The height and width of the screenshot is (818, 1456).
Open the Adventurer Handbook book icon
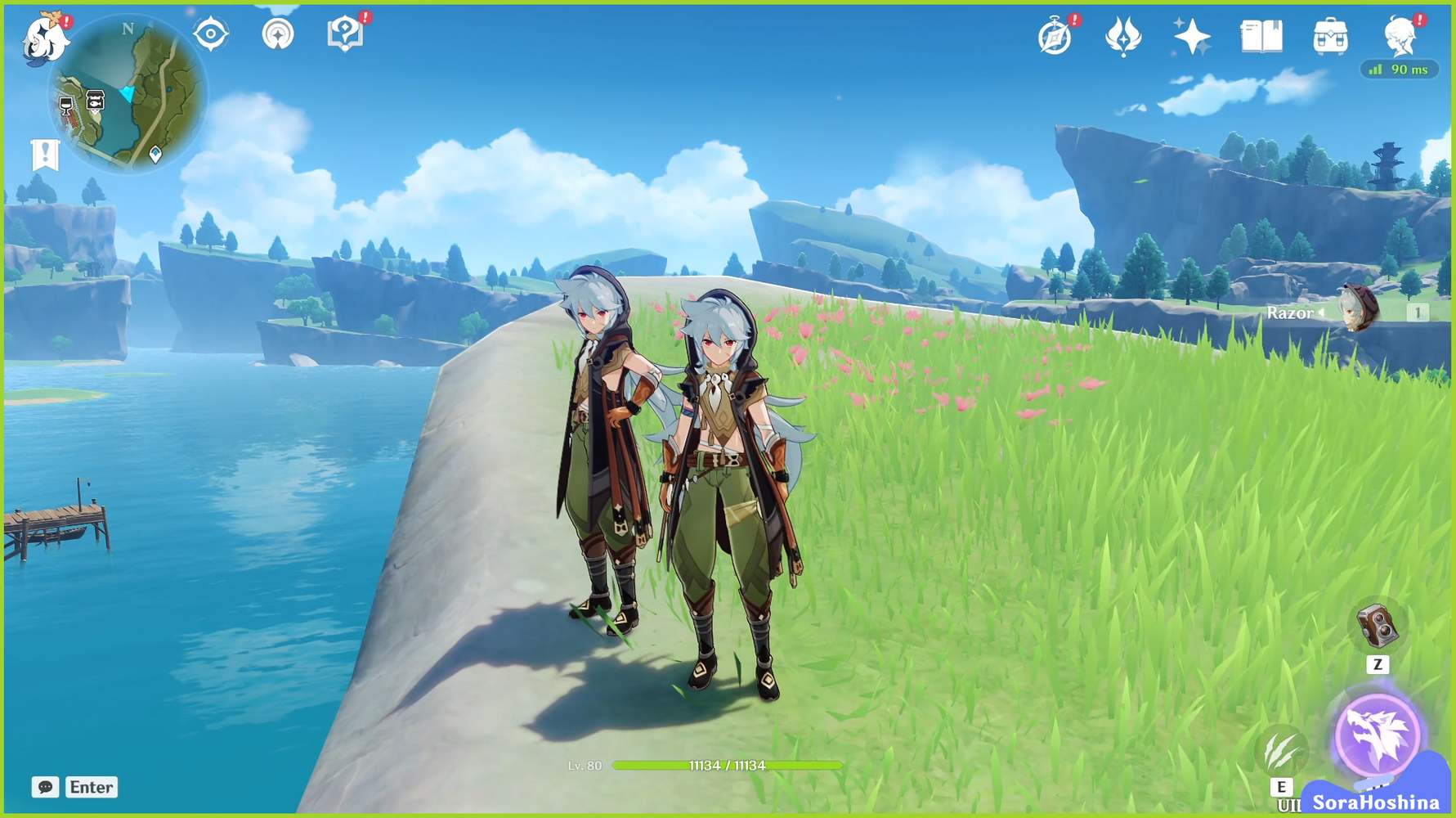pyautogui.click(x=1260, y=34)
